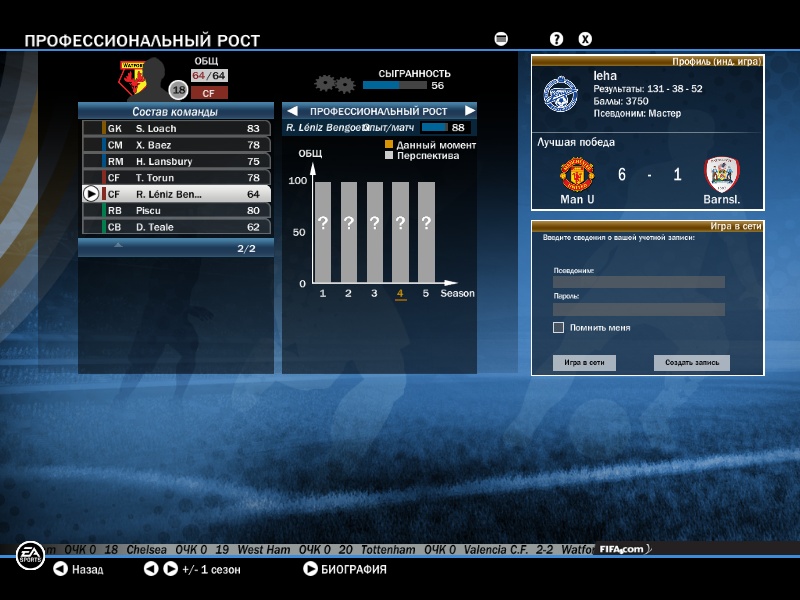Choose D. Teale from the squad list
The width and height of the screenshot is (800, 600).
[x=176, y=227]
